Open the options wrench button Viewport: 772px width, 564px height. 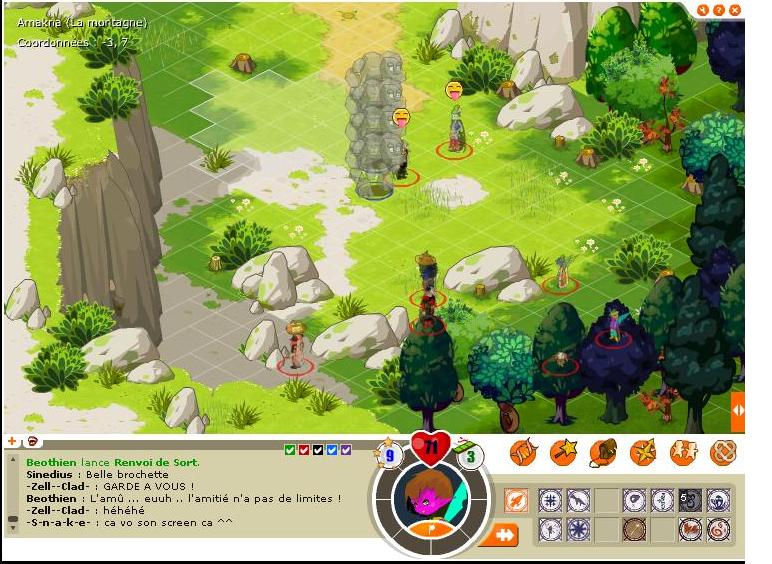(x=703, y=10)
